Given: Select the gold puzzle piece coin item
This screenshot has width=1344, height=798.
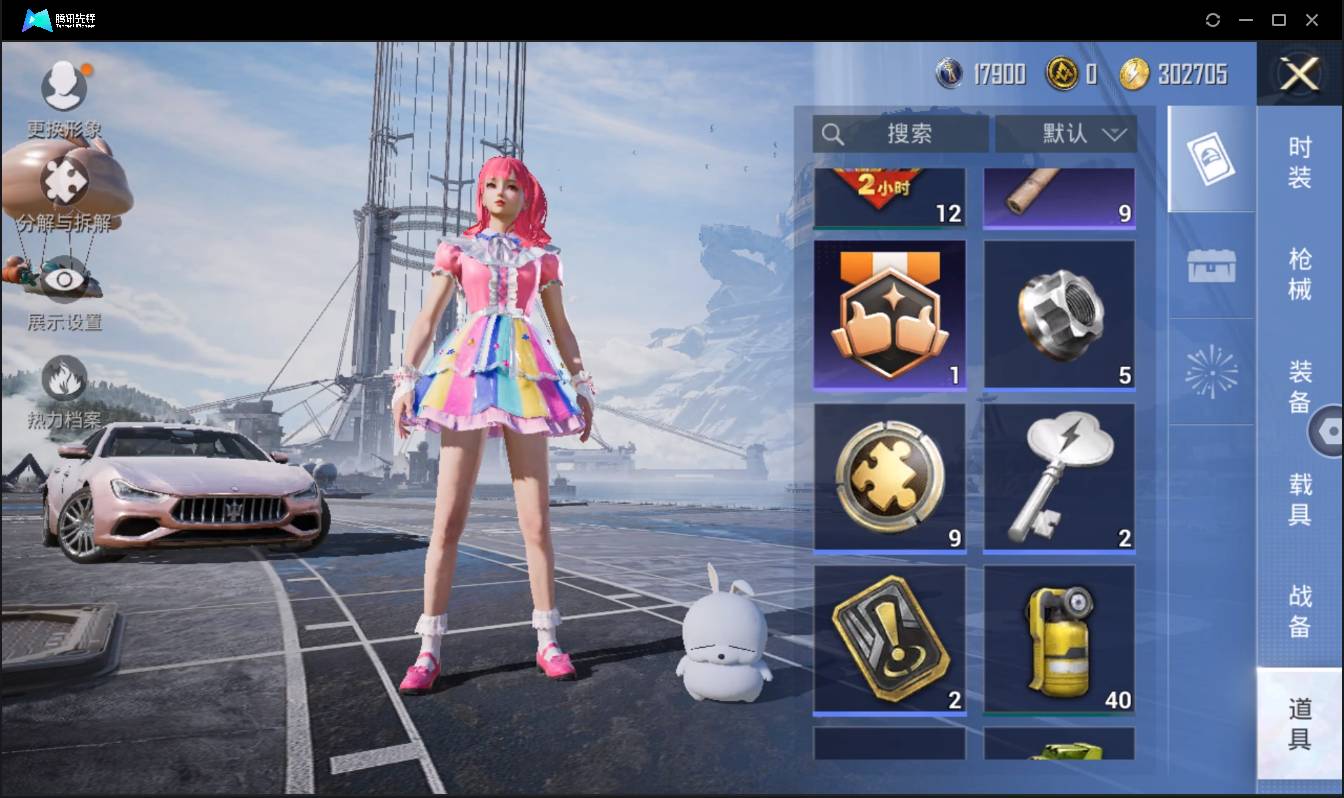Looking at the screenshot, I should [x=889, y=478].
